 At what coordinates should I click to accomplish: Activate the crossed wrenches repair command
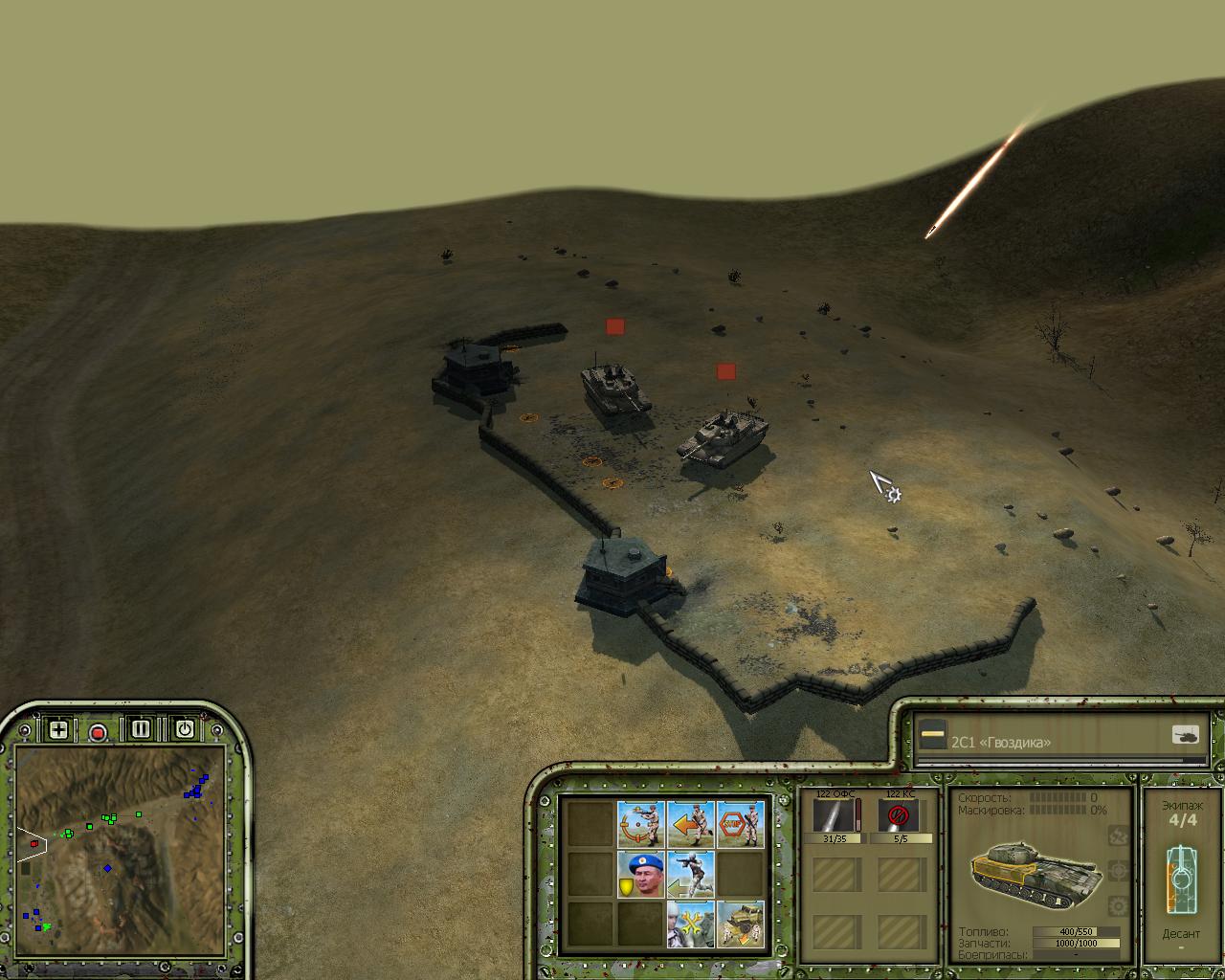coord(690,924)
